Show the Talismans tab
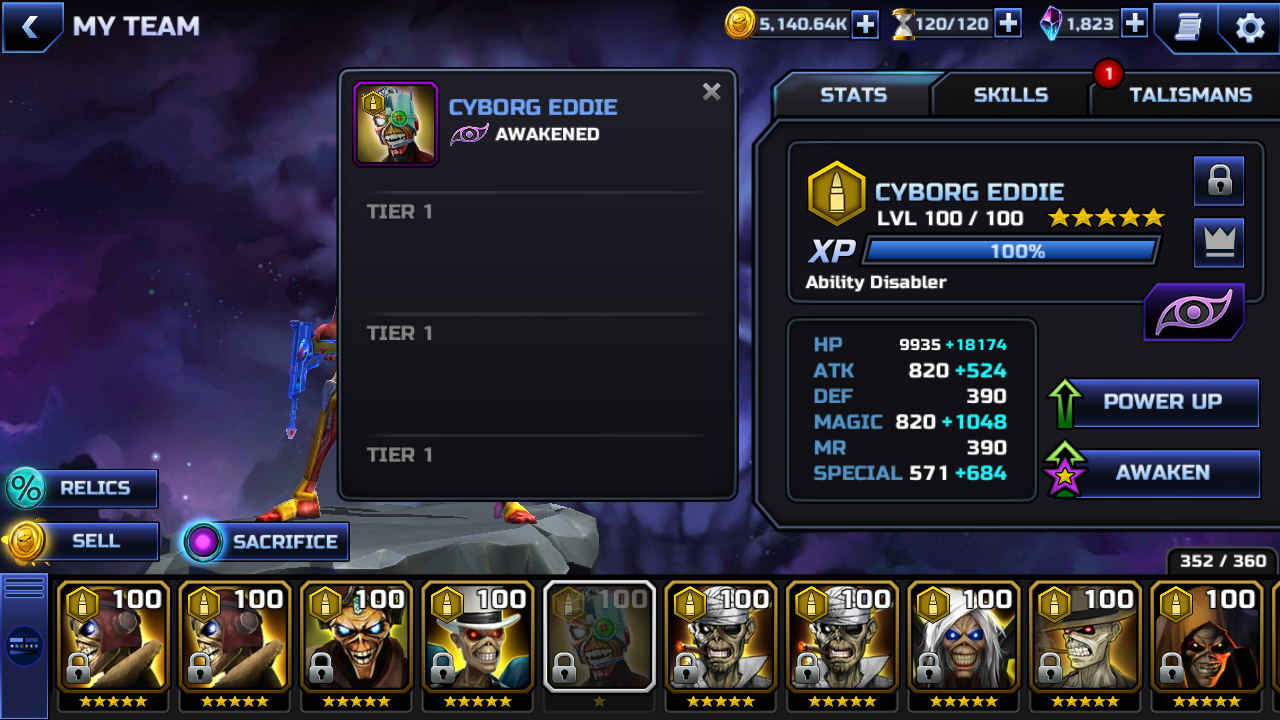This screenshot has width=1280, height=720. tap(1189, 95)
